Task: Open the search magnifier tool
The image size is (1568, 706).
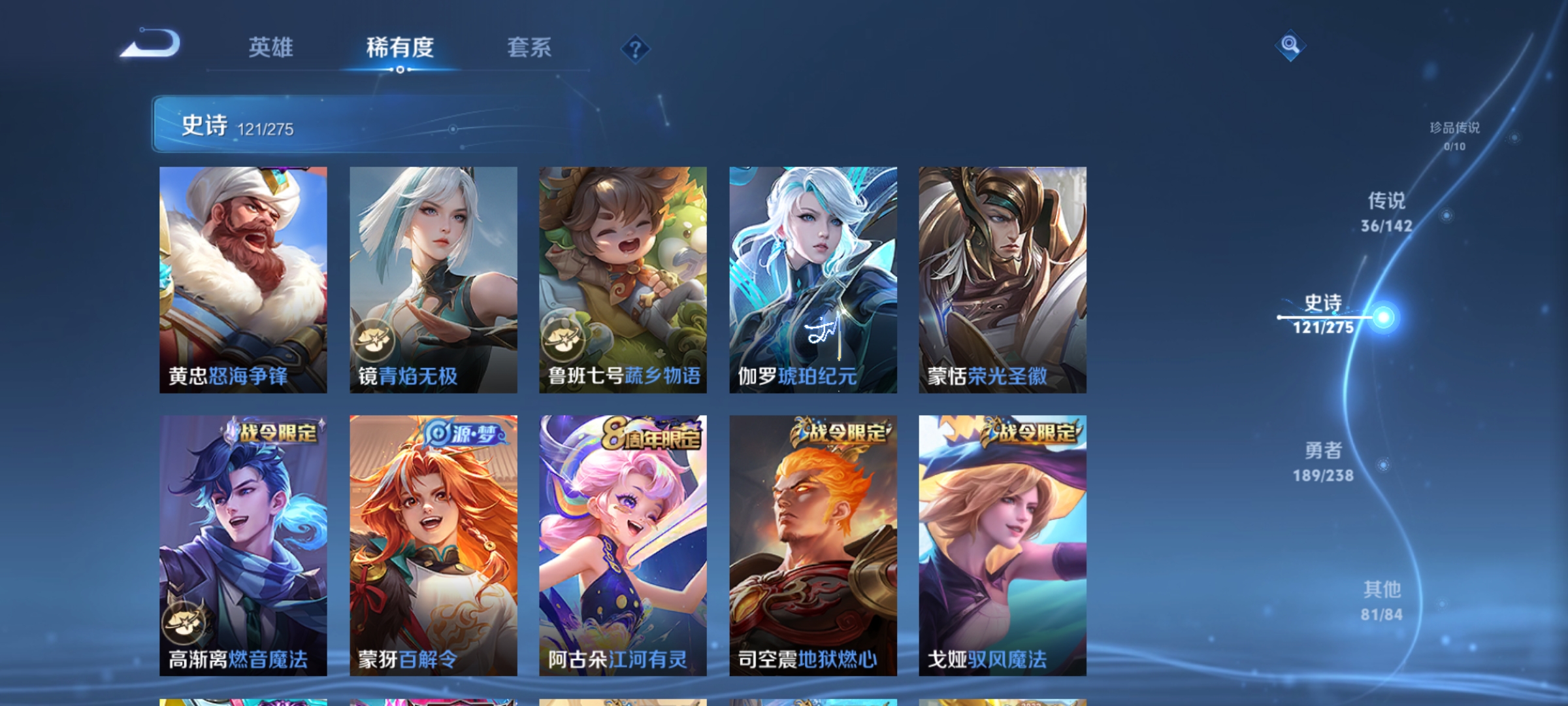Action: (1290, 46)
